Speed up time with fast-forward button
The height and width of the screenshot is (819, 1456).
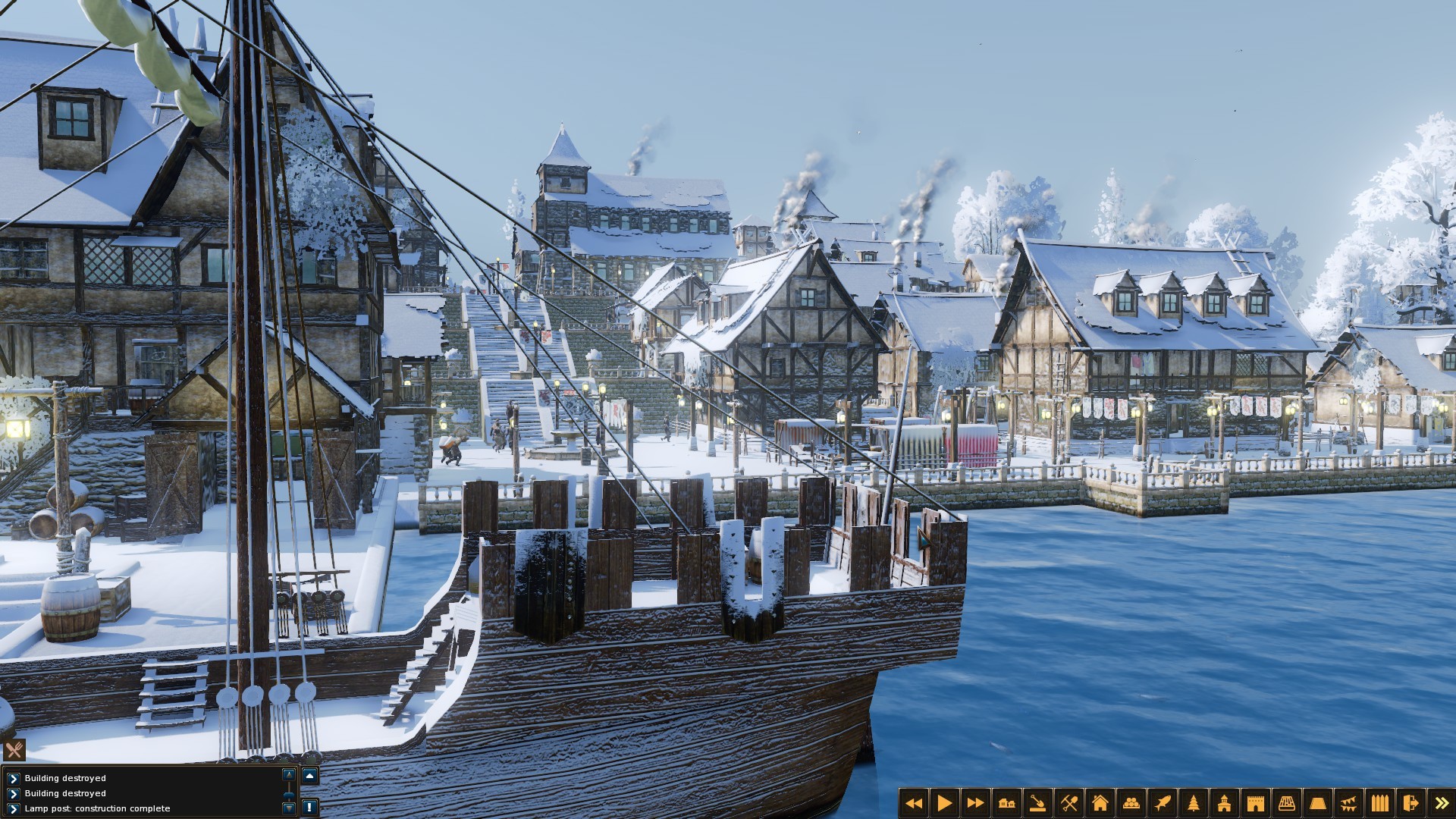point(976,803)
